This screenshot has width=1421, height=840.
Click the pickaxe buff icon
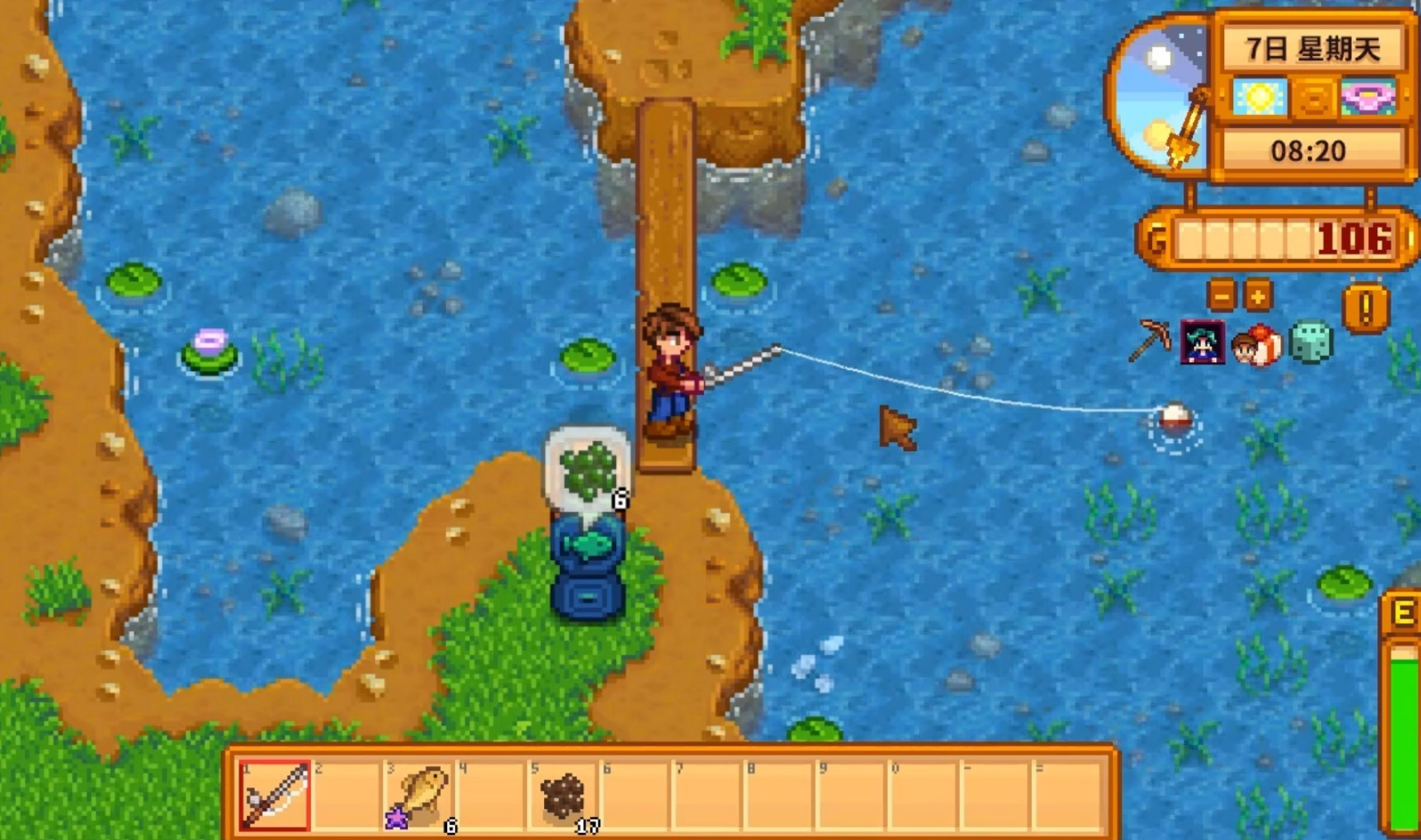[1149, 342]
